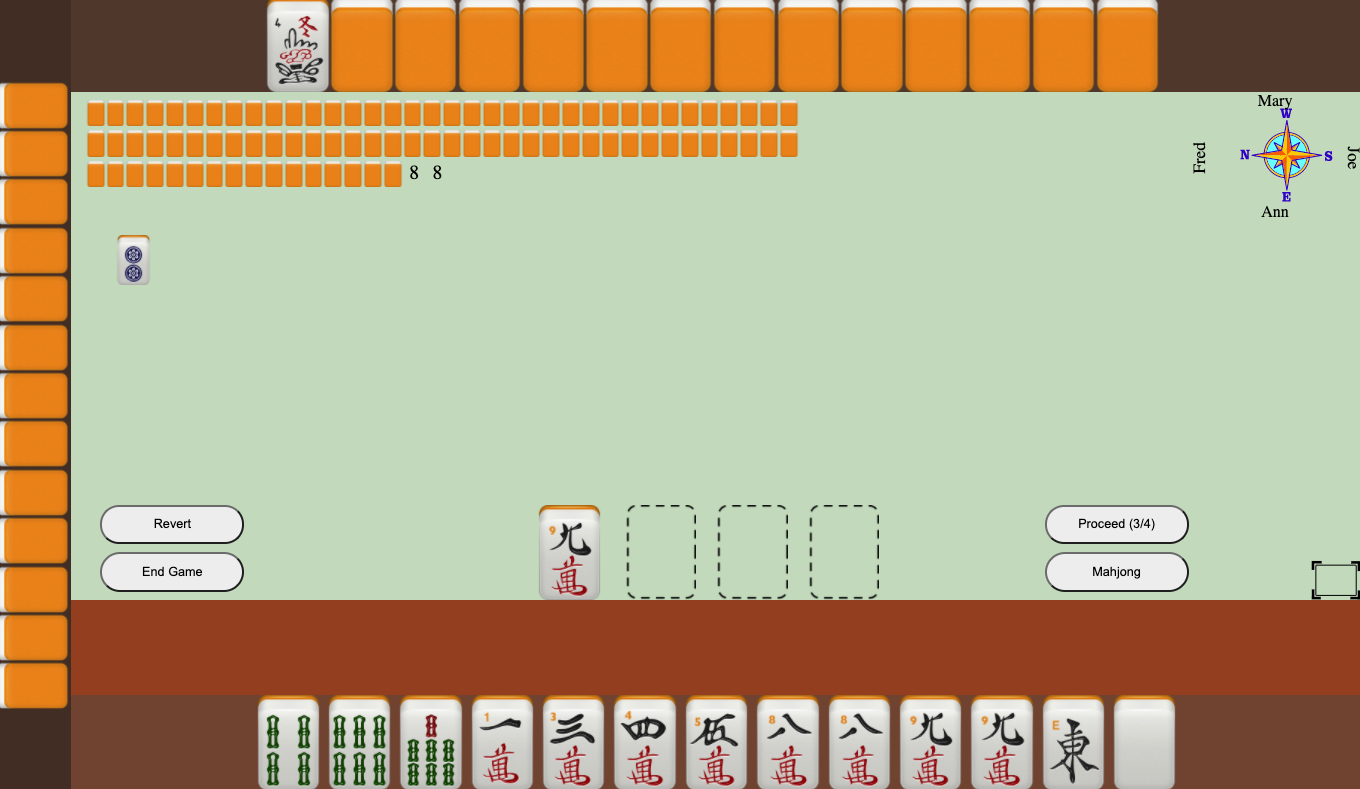Select the bamboo tile with red top stick

point(430,744)
